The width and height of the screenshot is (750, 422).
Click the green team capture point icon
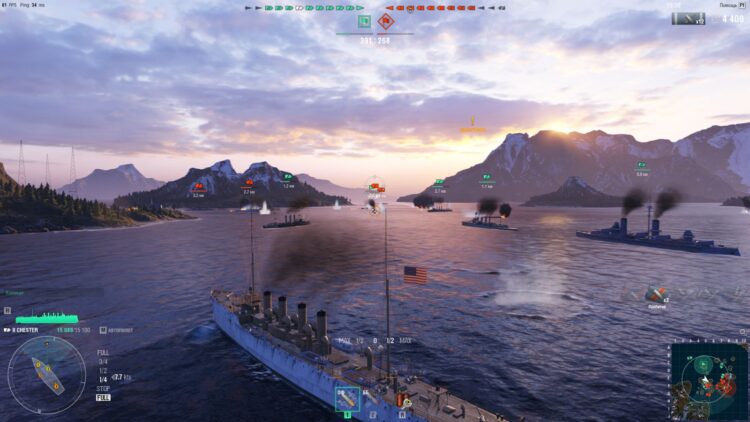[x=364, y=20]
